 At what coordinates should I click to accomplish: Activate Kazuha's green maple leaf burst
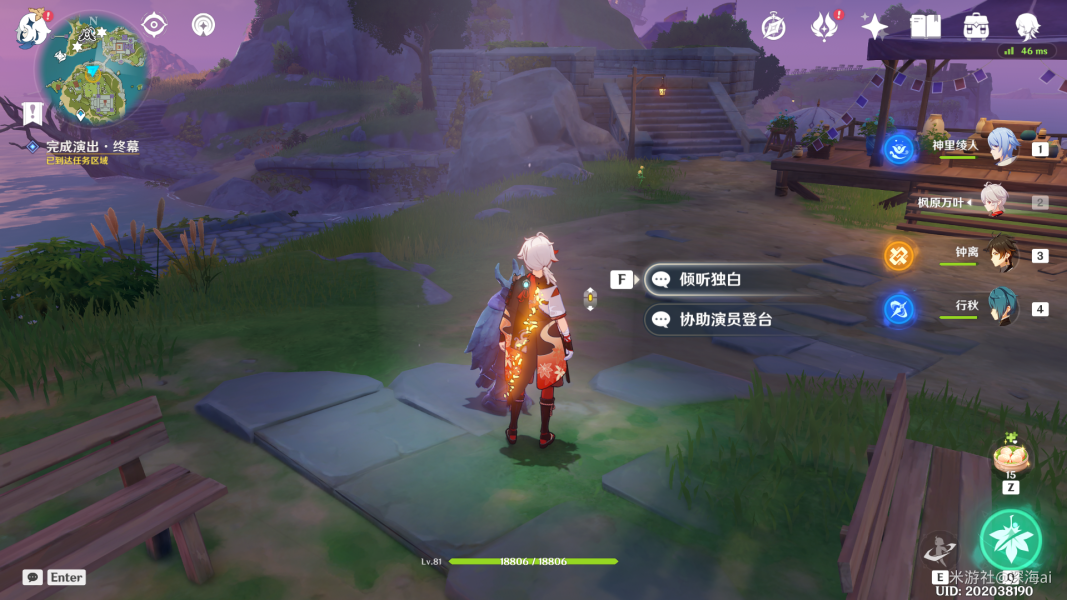[x=1010, y=539]
